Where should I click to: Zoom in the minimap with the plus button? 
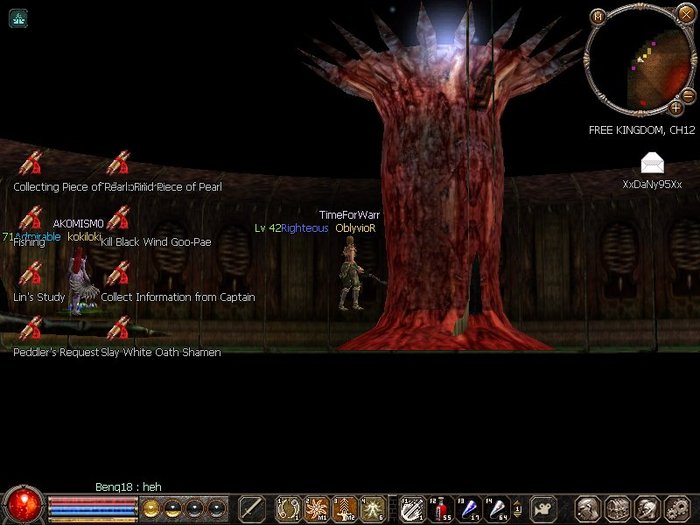(x=677, y=107)
